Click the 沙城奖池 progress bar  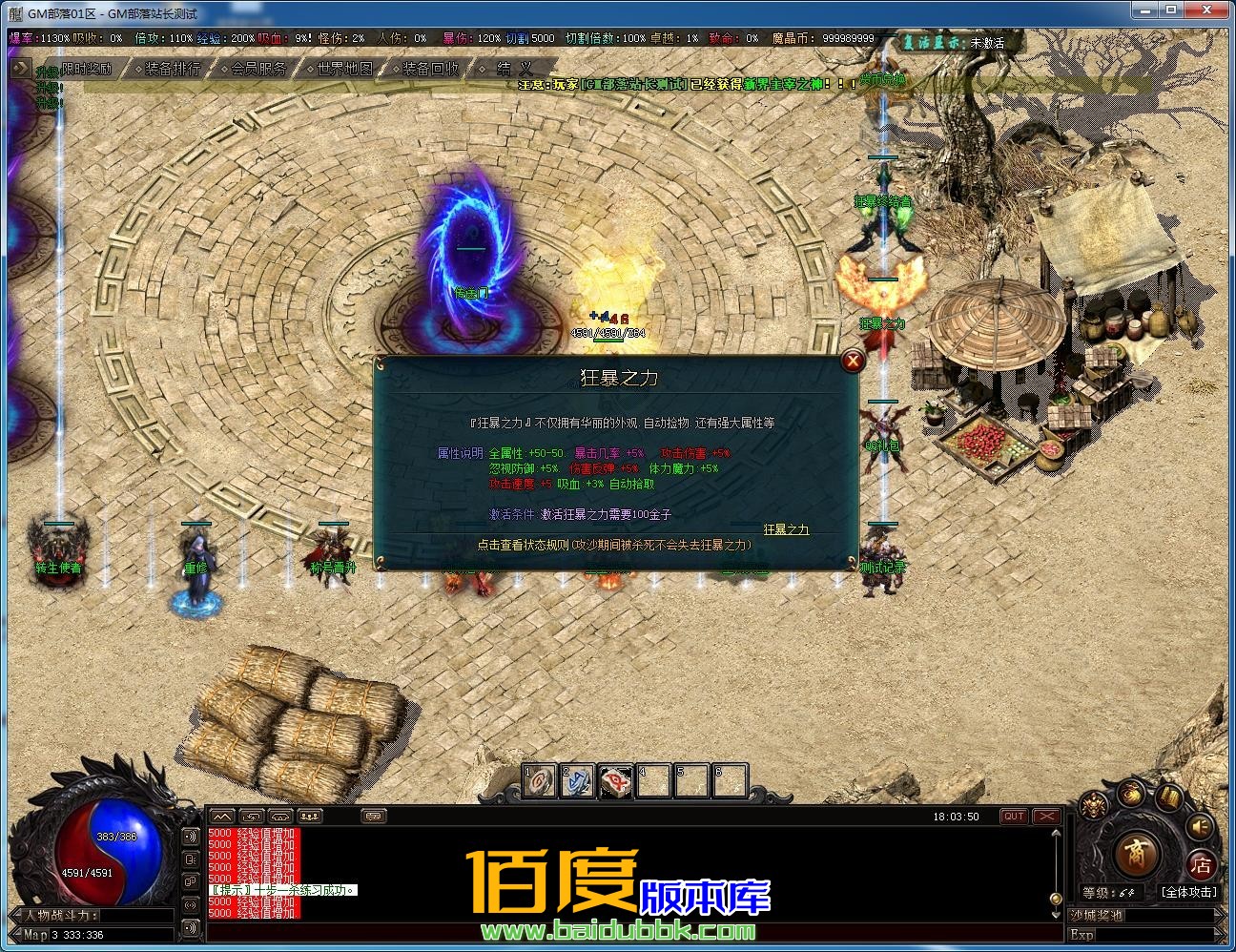coord(1144,916)
